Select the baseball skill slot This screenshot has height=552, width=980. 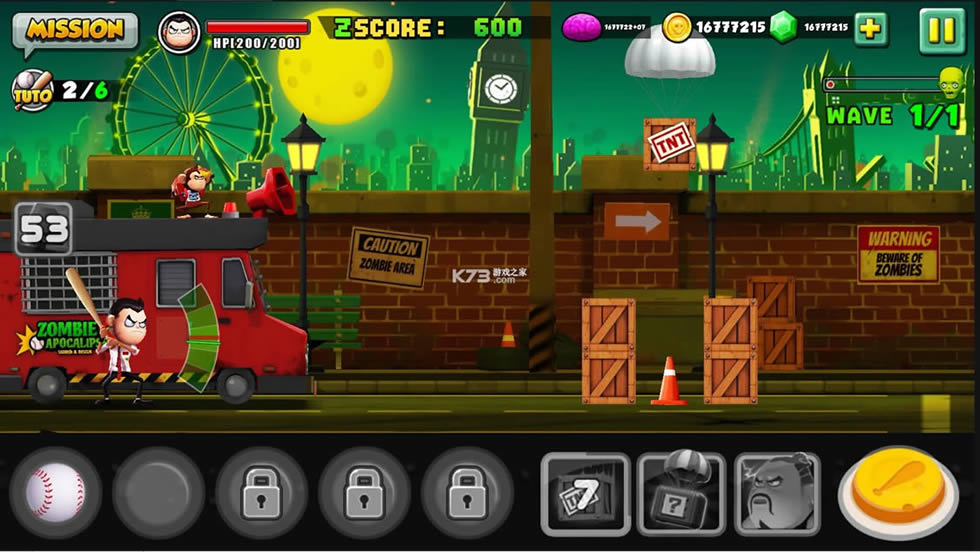pos(55,493)
